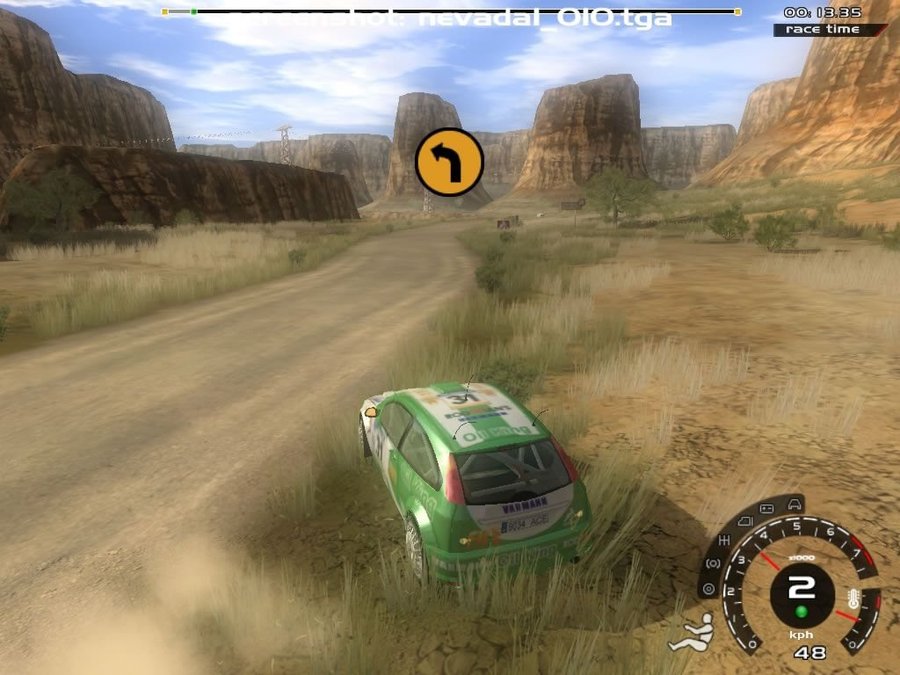This screenshot has height=675, width=900.
Task: Click the engine temperature thermometer icon
Action: point(853,599)
